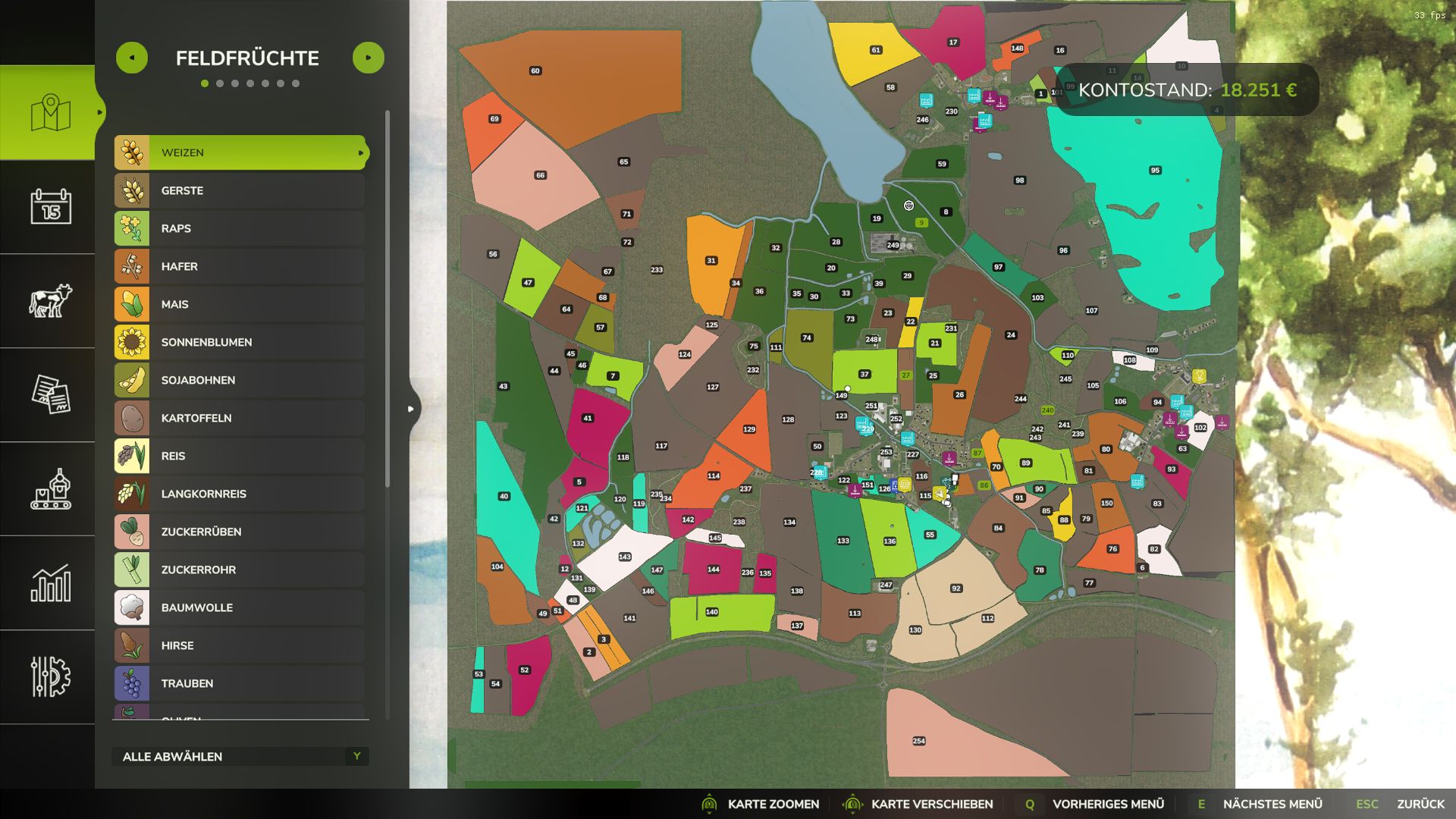Screen dimensions: 1456x819
Task: Go to next map filter page
Action: pyautogui.click(x=369, y=58)
